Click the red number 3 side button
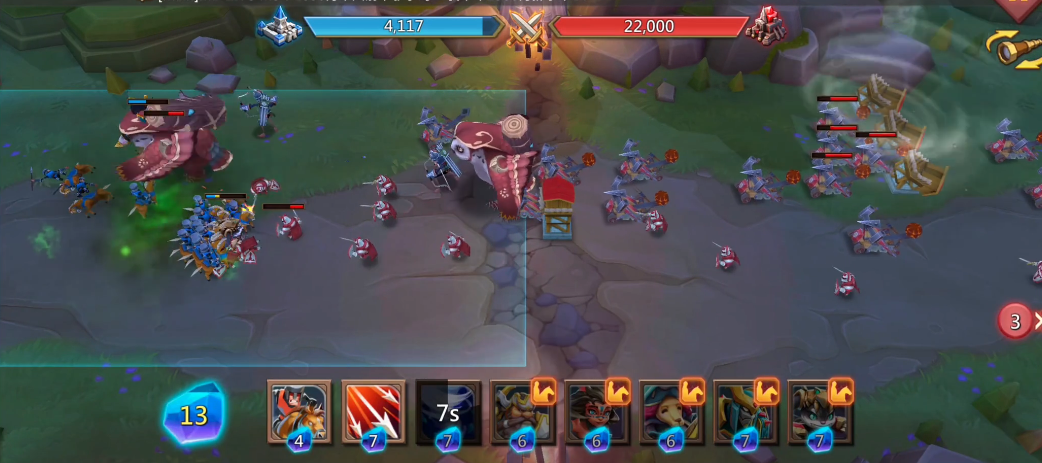Image resolution: width=1042 pixels, height=463 pixels. pos(1016,321)
